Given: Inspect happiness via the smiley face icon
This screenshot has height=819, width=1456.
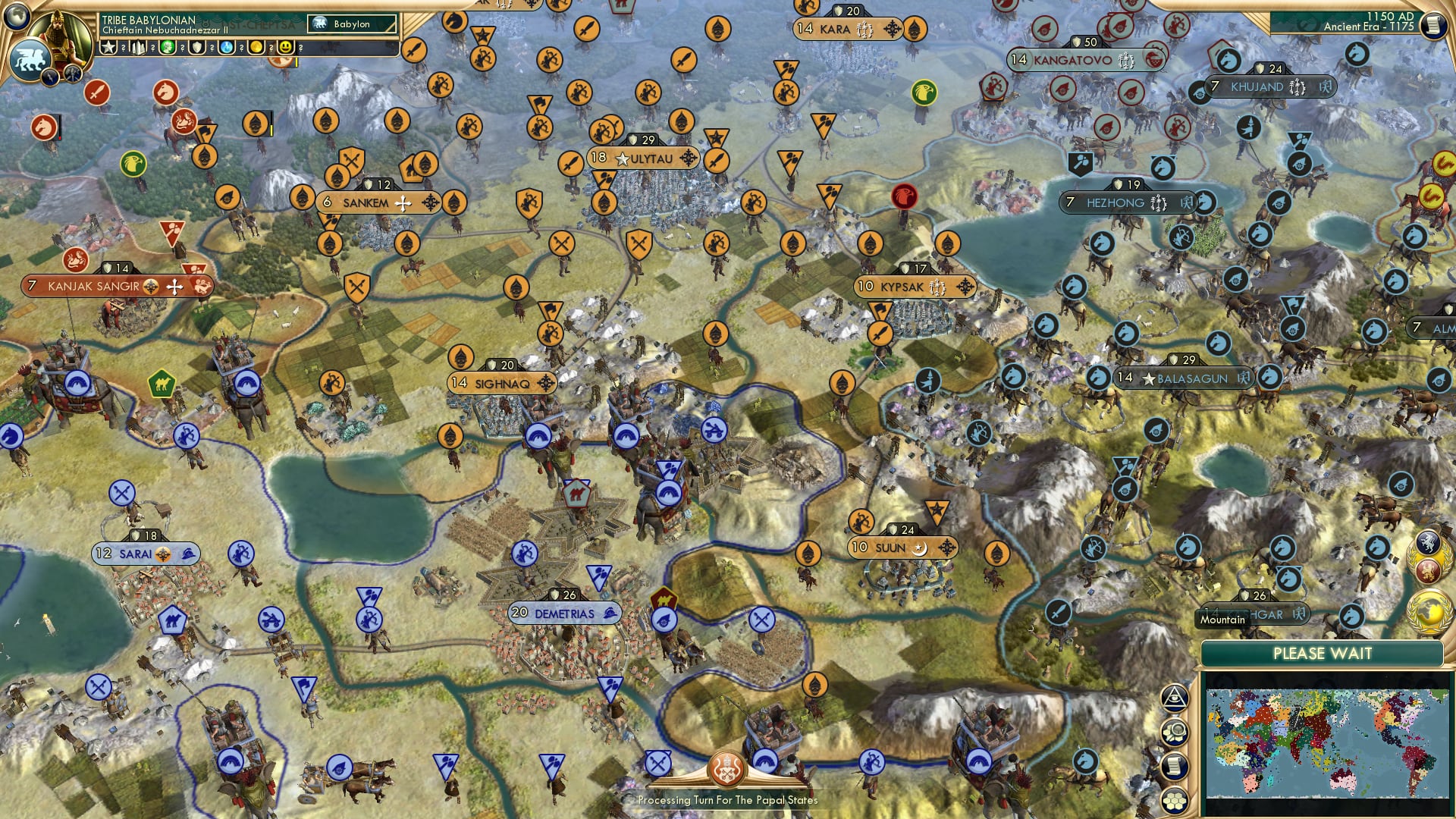Looking at the screenshot, I should pos(285,49).
